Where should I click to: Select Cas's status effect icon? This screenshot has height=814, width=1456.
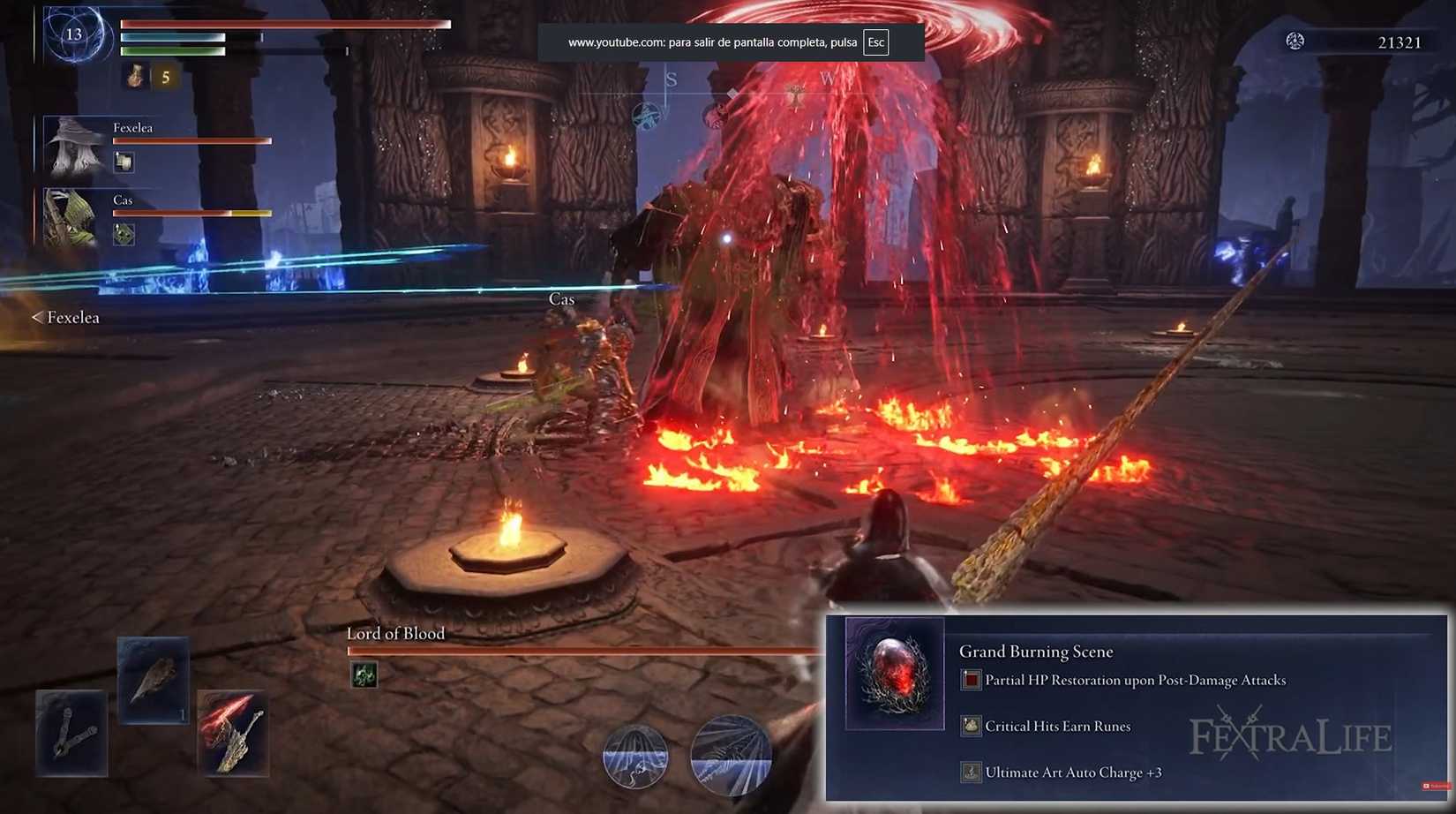coord(124,233)
